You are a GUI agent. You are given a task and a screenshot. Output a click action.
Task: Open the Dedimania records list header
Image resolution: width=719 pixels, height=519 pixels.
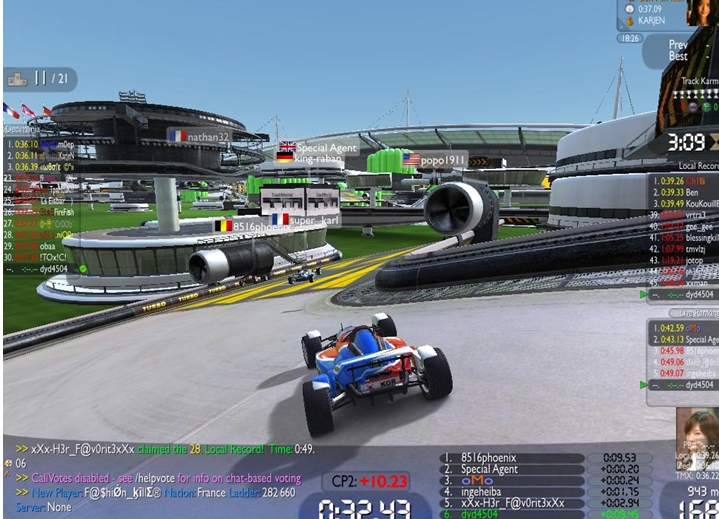pyautogui.click(x=22, y=128)
